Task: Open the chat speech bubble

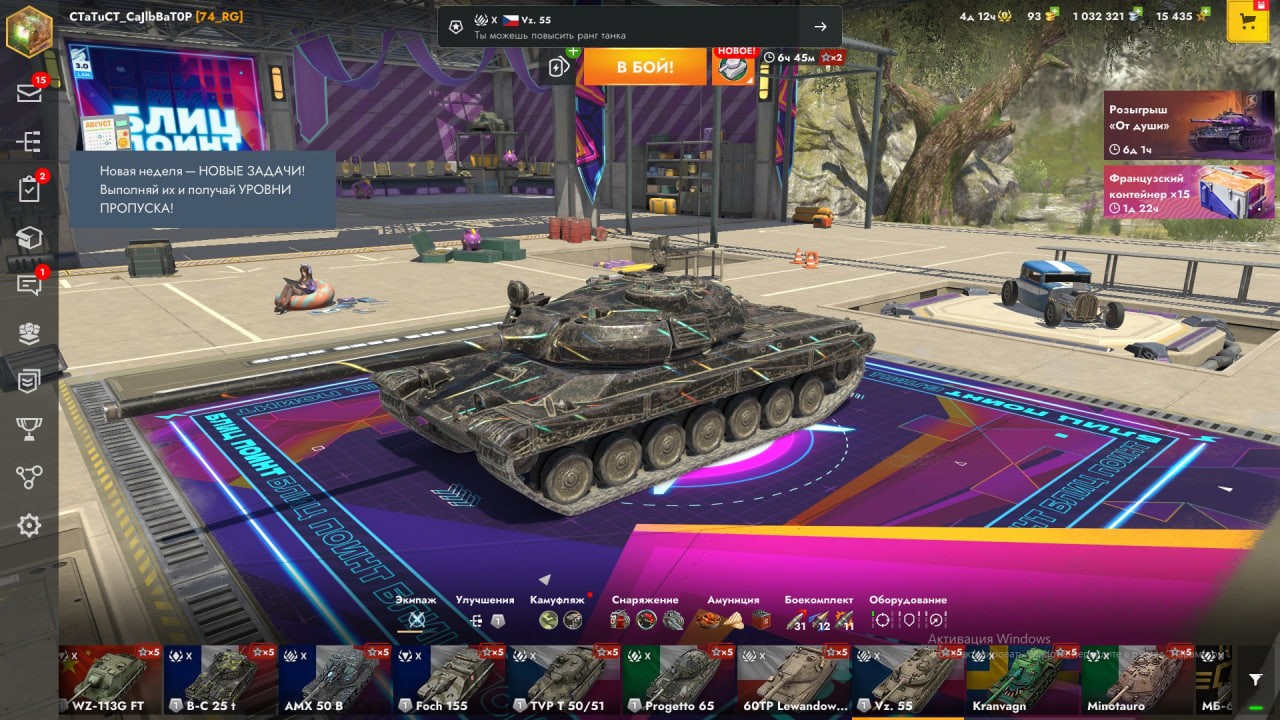Action: pyautogui.click(x=29, y=285)
